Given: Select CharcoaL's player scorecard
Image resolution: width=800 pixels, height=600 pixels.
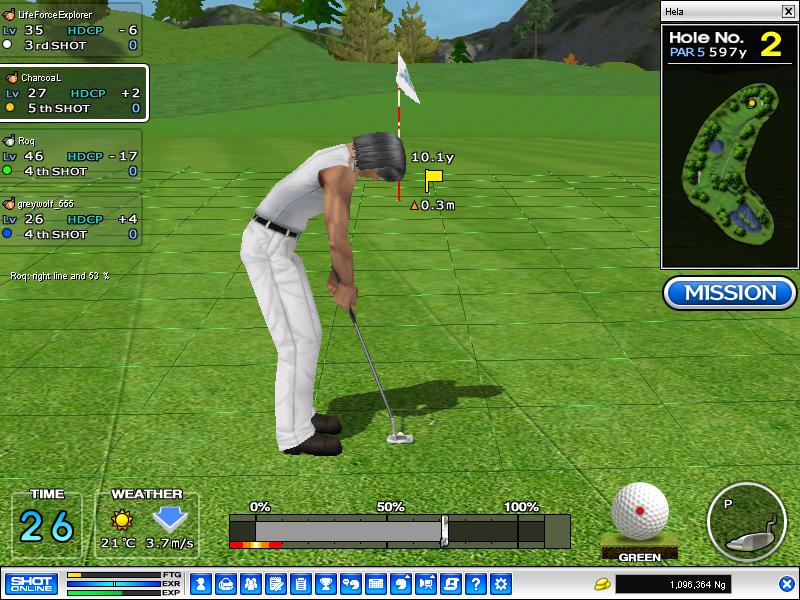Looking at the screenshot, I should (73, 92).
